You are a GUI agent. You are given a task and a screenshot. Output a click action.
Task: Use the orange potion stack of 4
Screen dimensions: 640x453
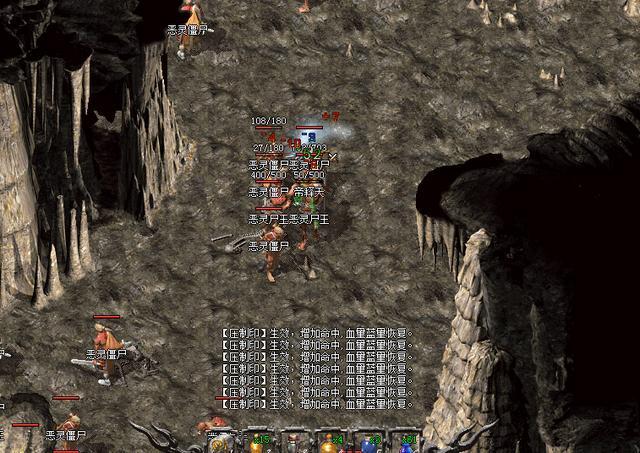pyautogui.click(x=330, y=445)
